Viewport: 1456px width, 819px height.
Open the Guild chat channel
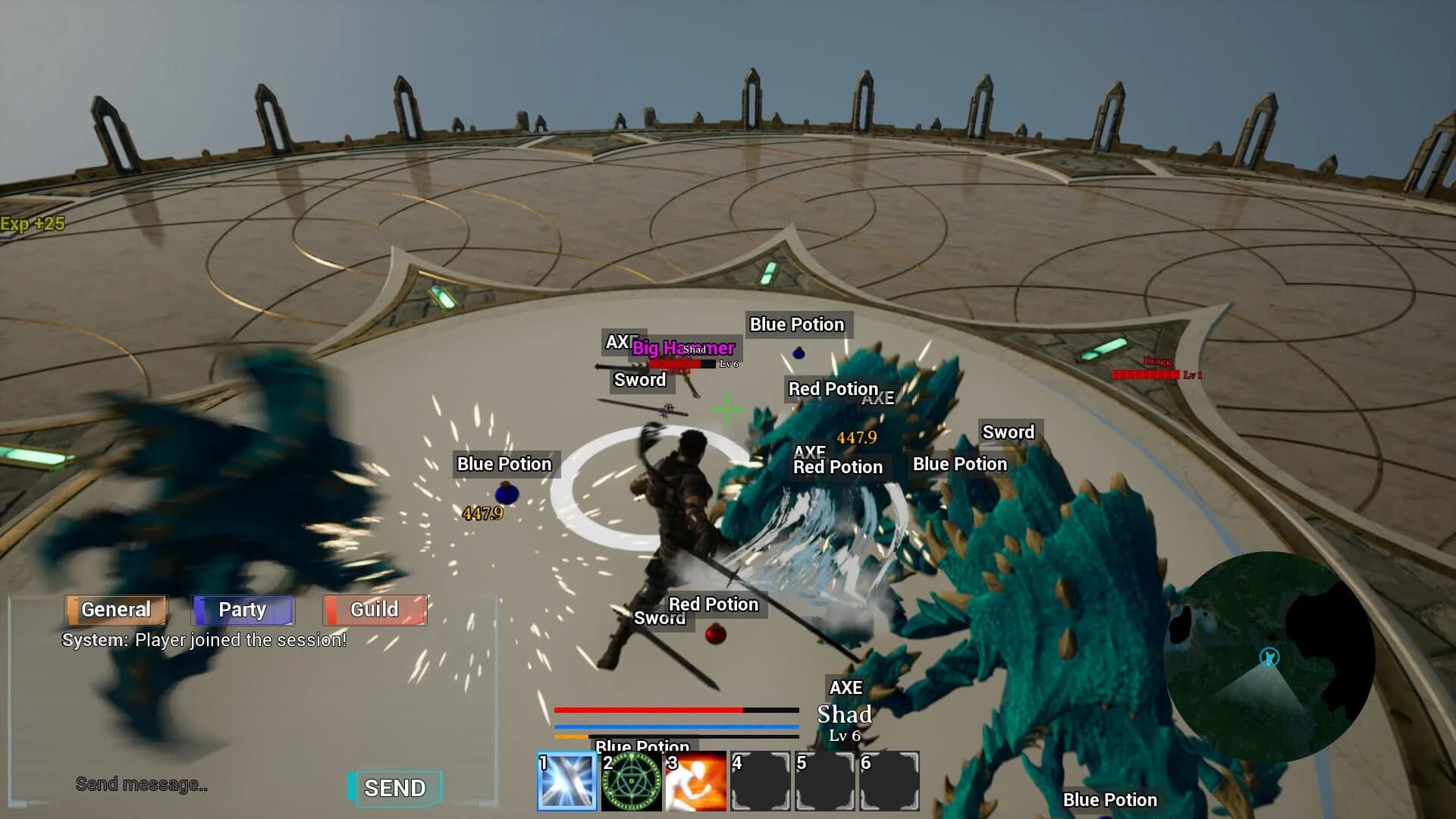click(x=374, y=609)
